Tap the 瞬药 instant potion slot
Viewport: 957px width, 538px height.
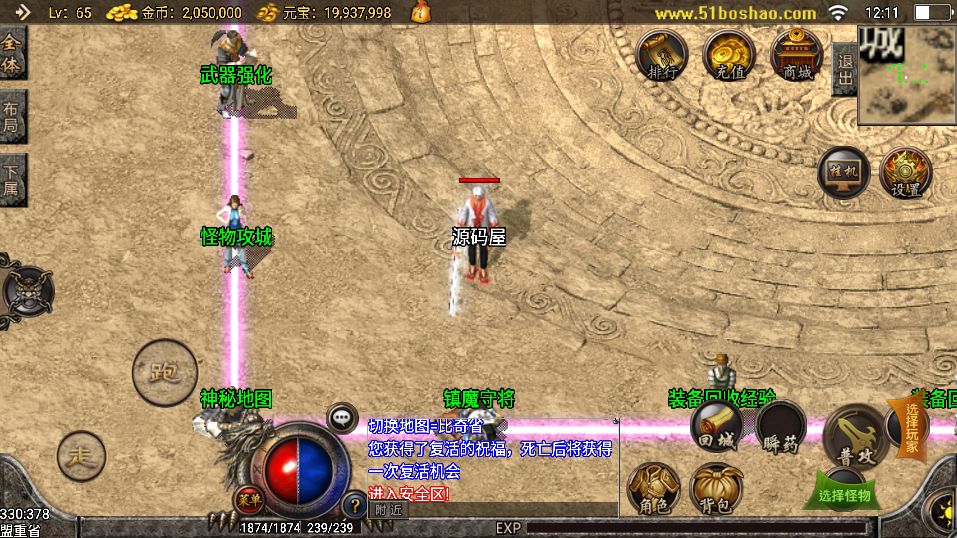pyautogui.click(x=781, y=428)
